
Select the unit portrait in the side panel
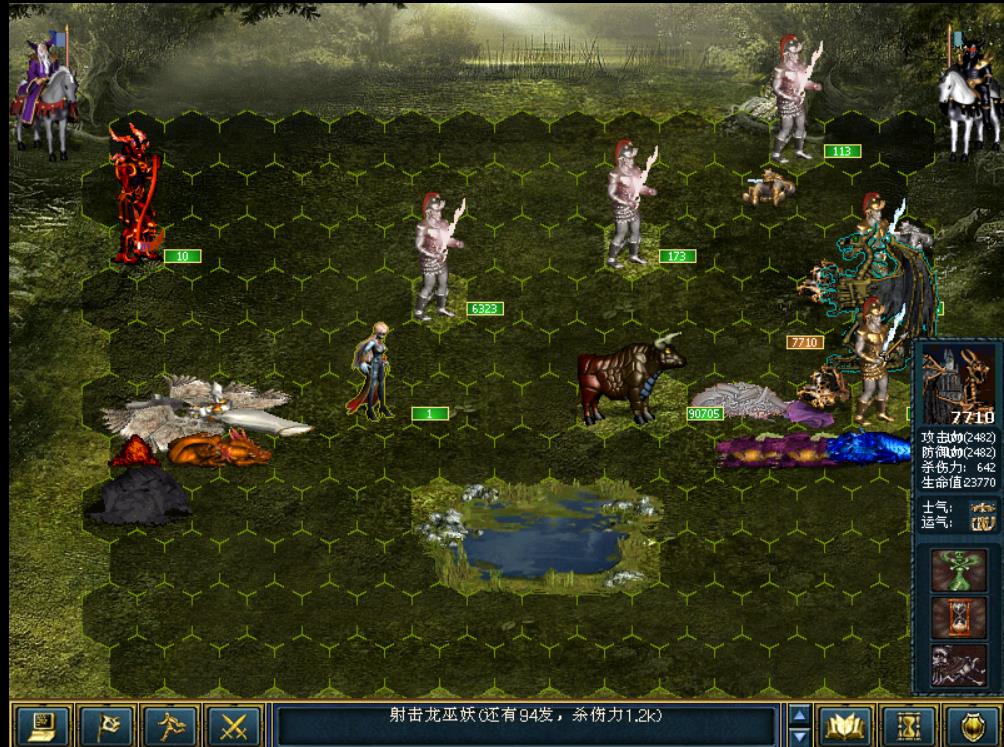pos(958,382)
